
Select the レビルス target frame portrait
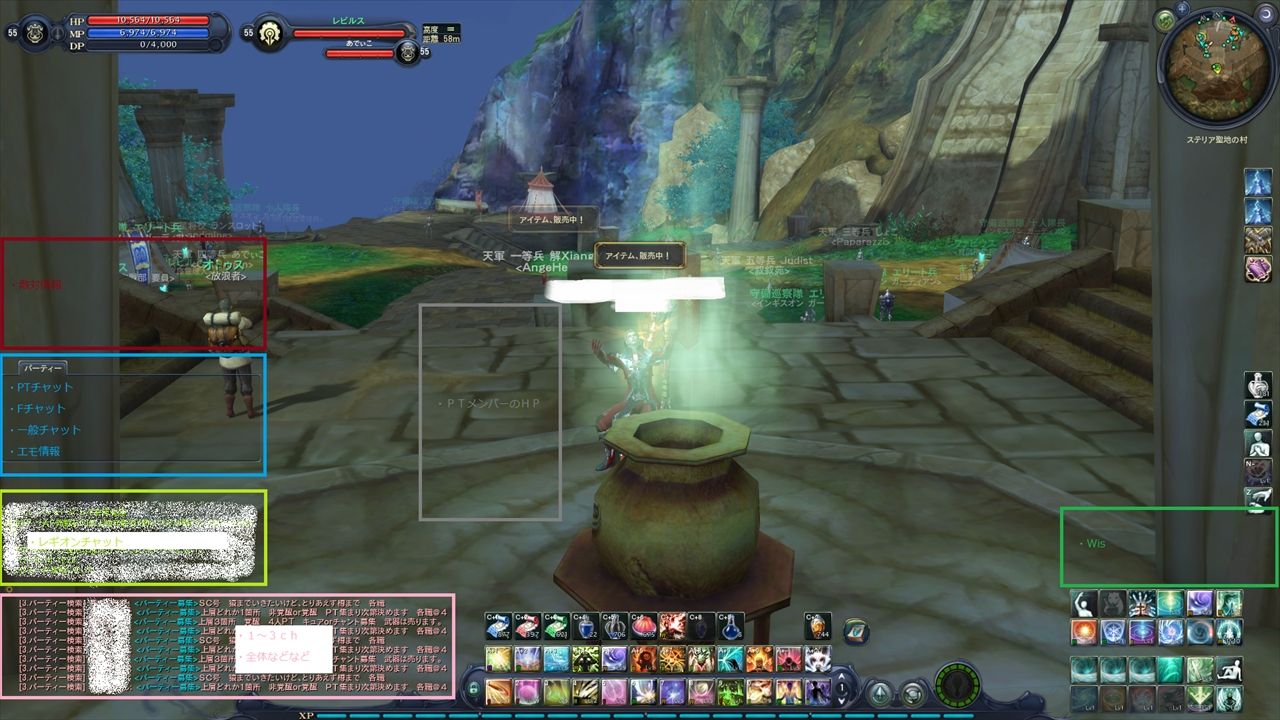click(x=270, y=32)
